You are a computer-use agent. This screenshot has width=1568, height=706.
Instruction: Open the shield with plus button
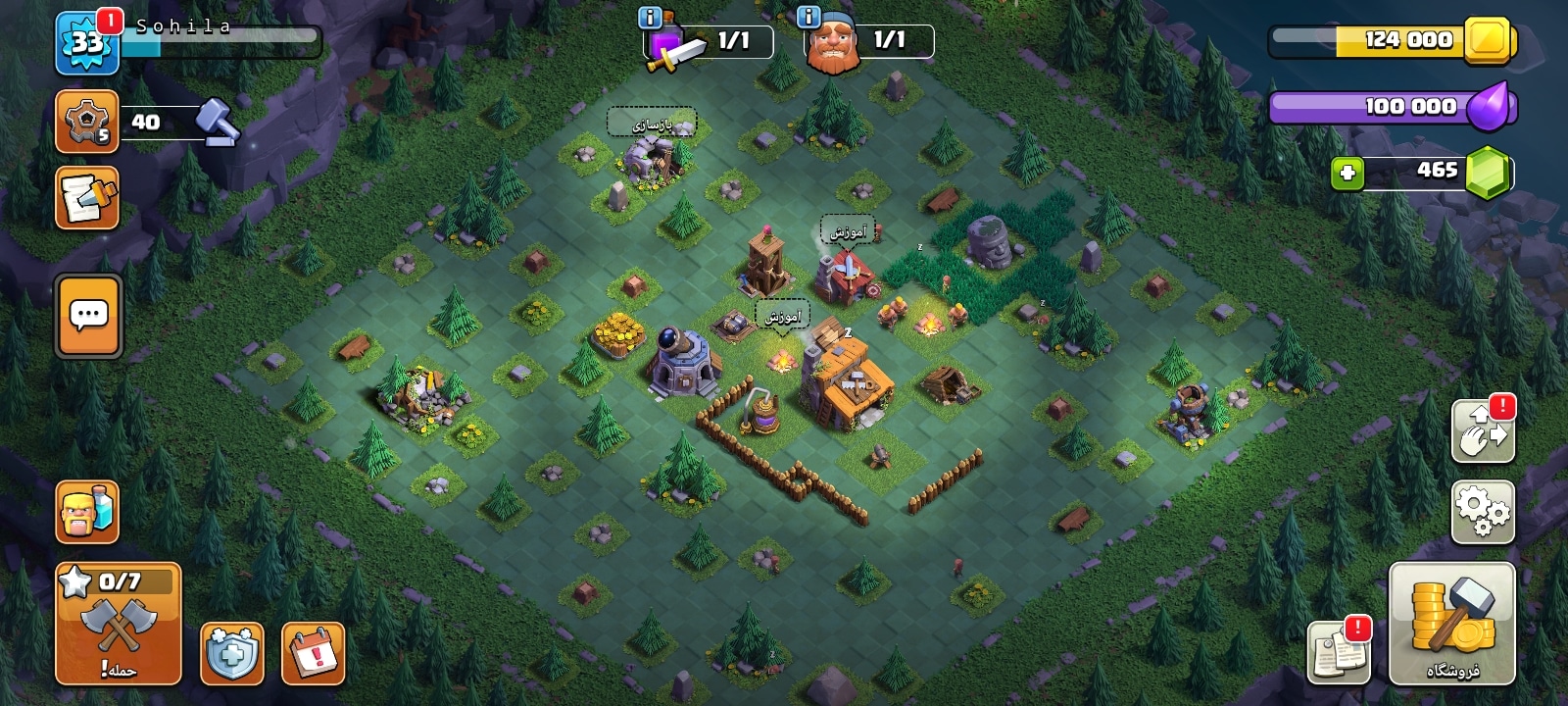pos(232,653)
